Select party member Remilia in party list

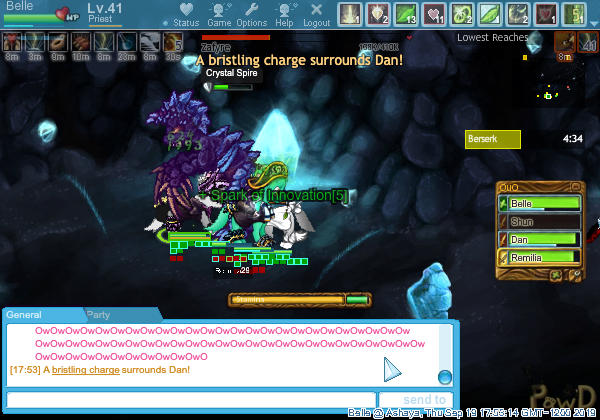(540, 257)
